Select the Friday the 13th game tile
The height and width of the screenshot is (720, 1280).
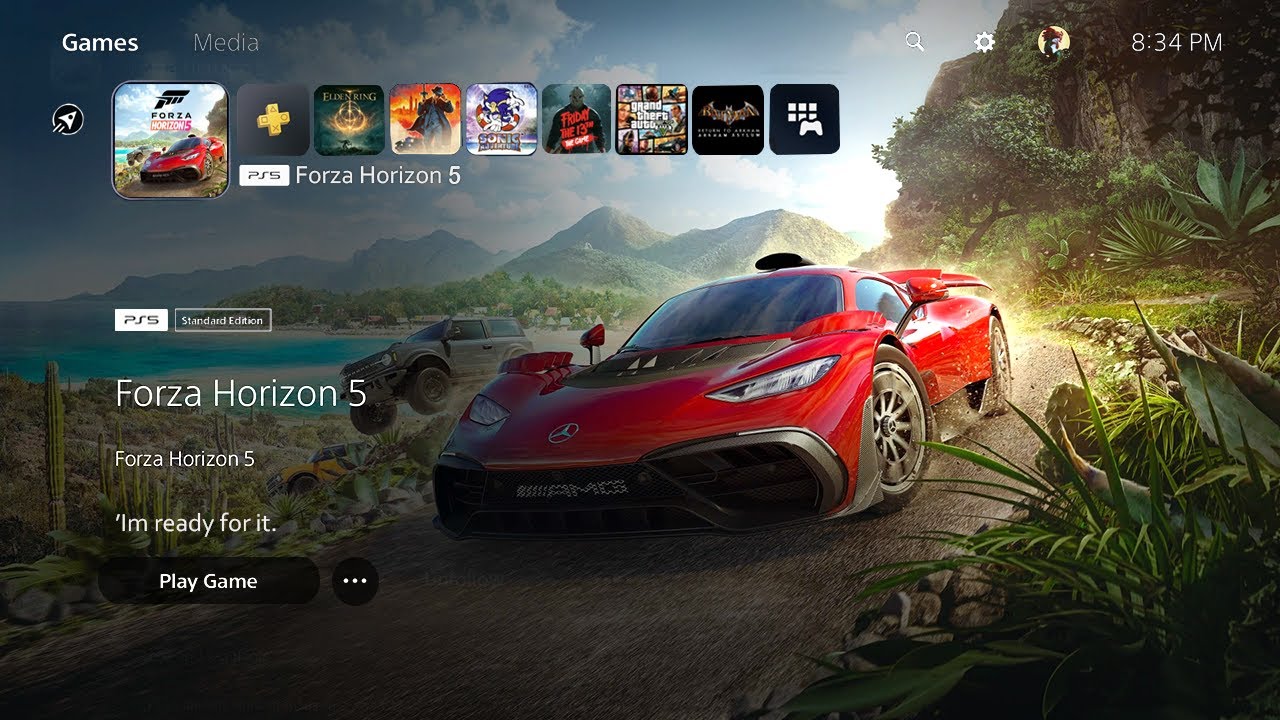click(577, 118)
